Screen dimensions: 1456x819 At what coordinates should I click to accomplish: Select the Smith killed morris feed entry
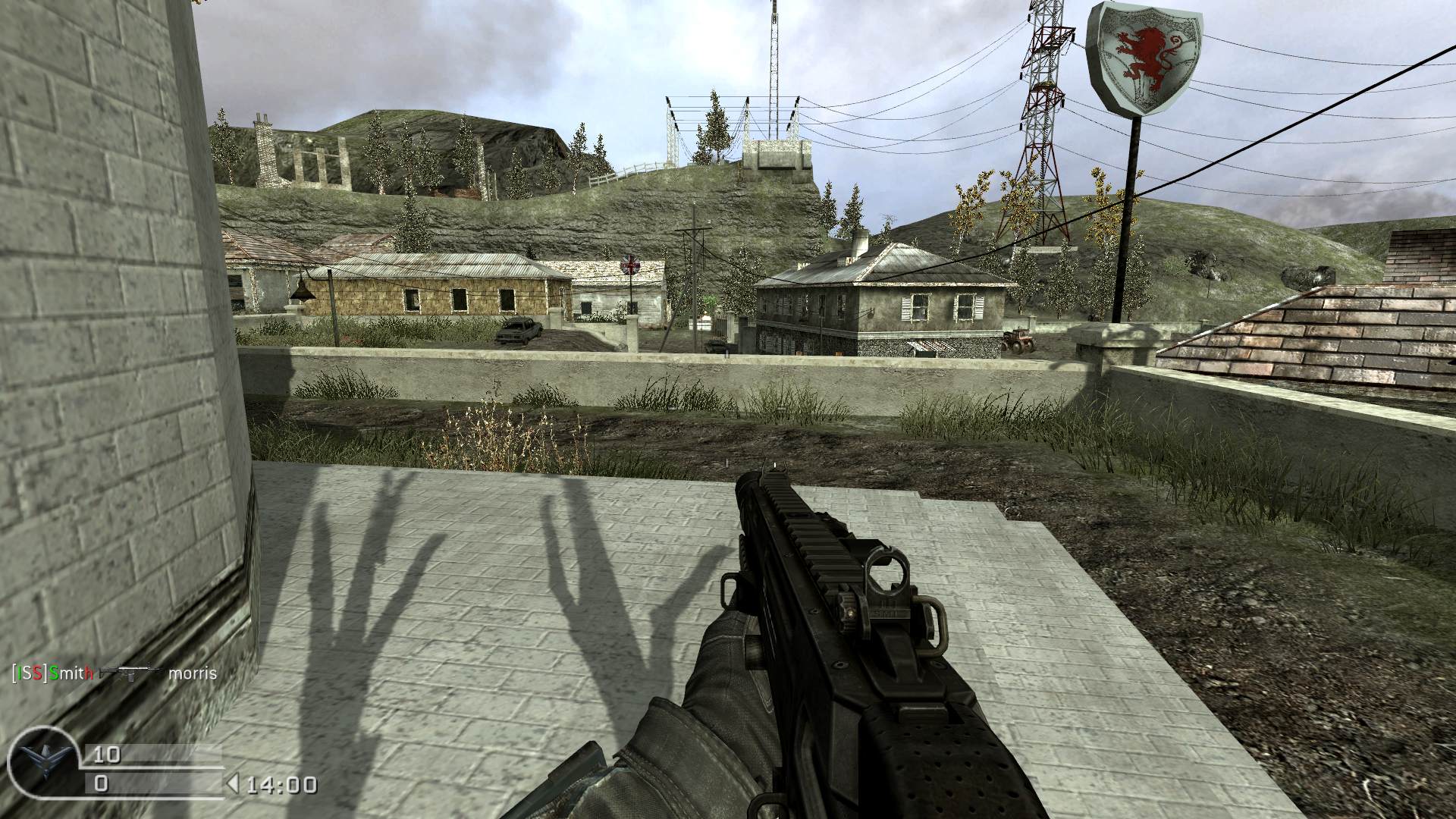coord(115,673)
